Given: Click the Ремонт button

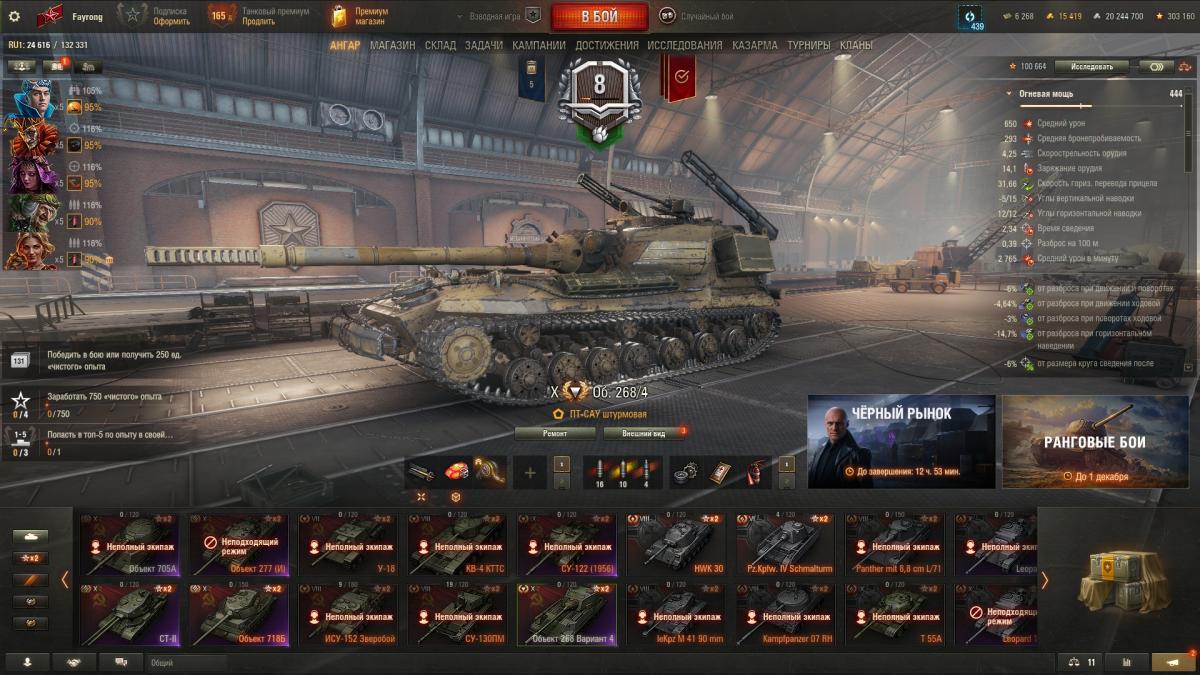Looking at the screenshot, I should (555, 433).
